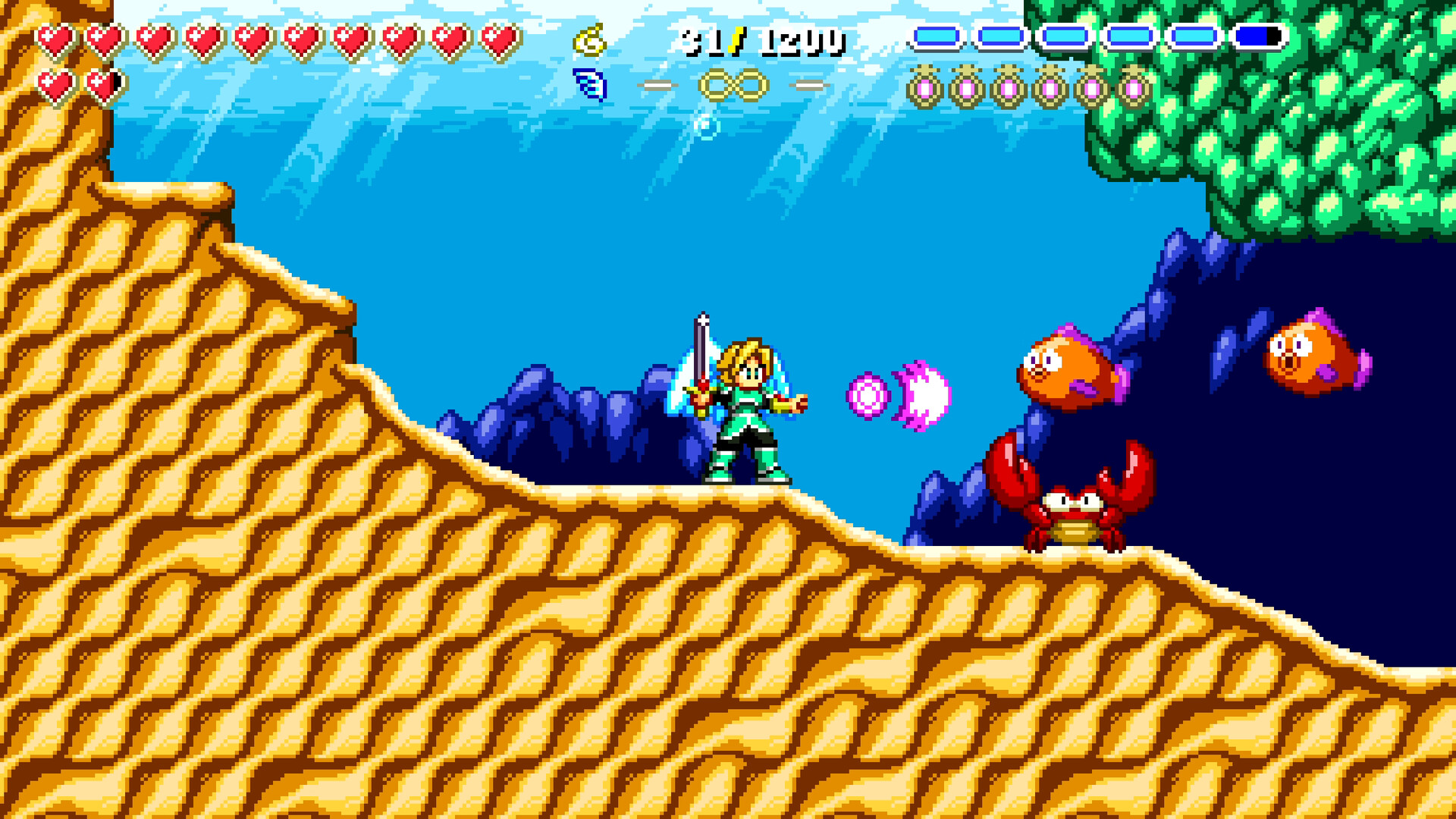The width and height of the screenshot is (1456, 819).
Task: Toggle the first blue magic bar segment
Action: pyautogui.click(x=937, y=34)
